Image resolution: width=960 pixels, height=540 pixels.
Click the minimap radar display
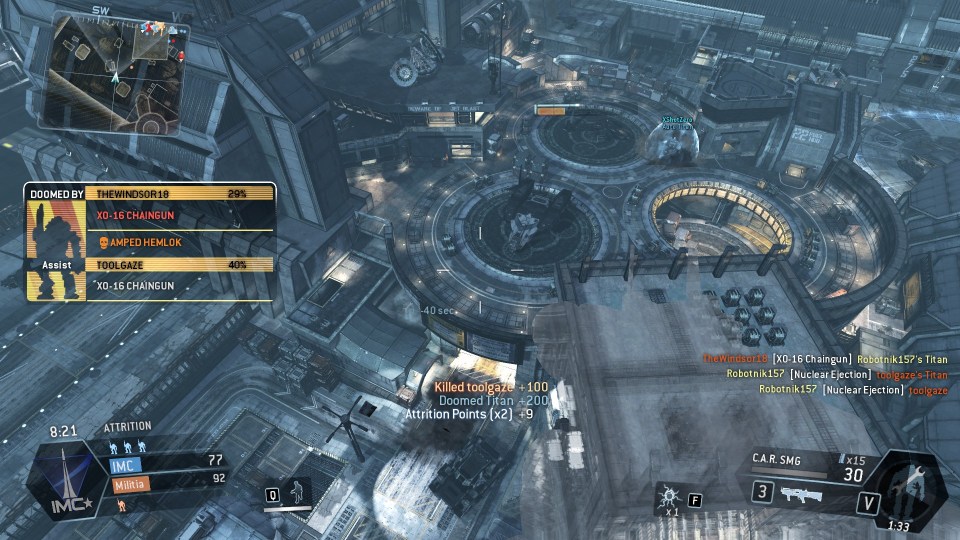pyautogui.click(x=110, y=70)
